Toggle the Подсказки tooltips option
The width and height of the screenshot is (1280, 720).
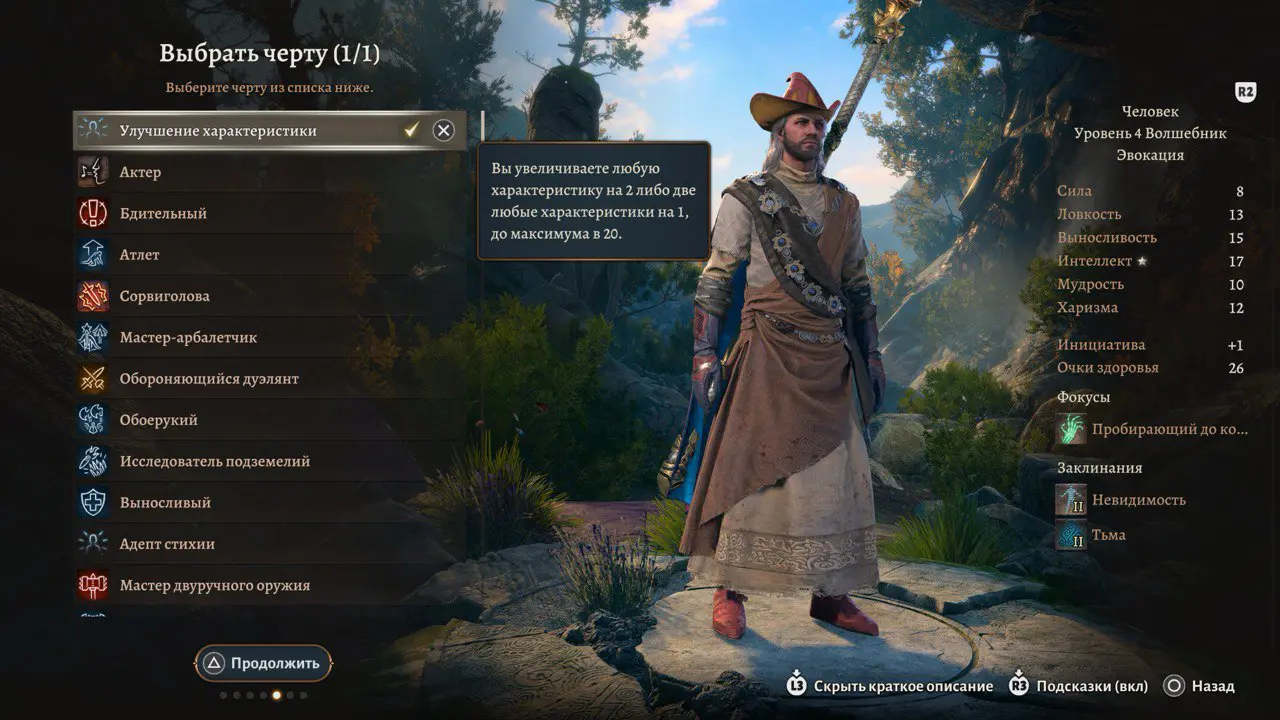[x=1078, y=686]
